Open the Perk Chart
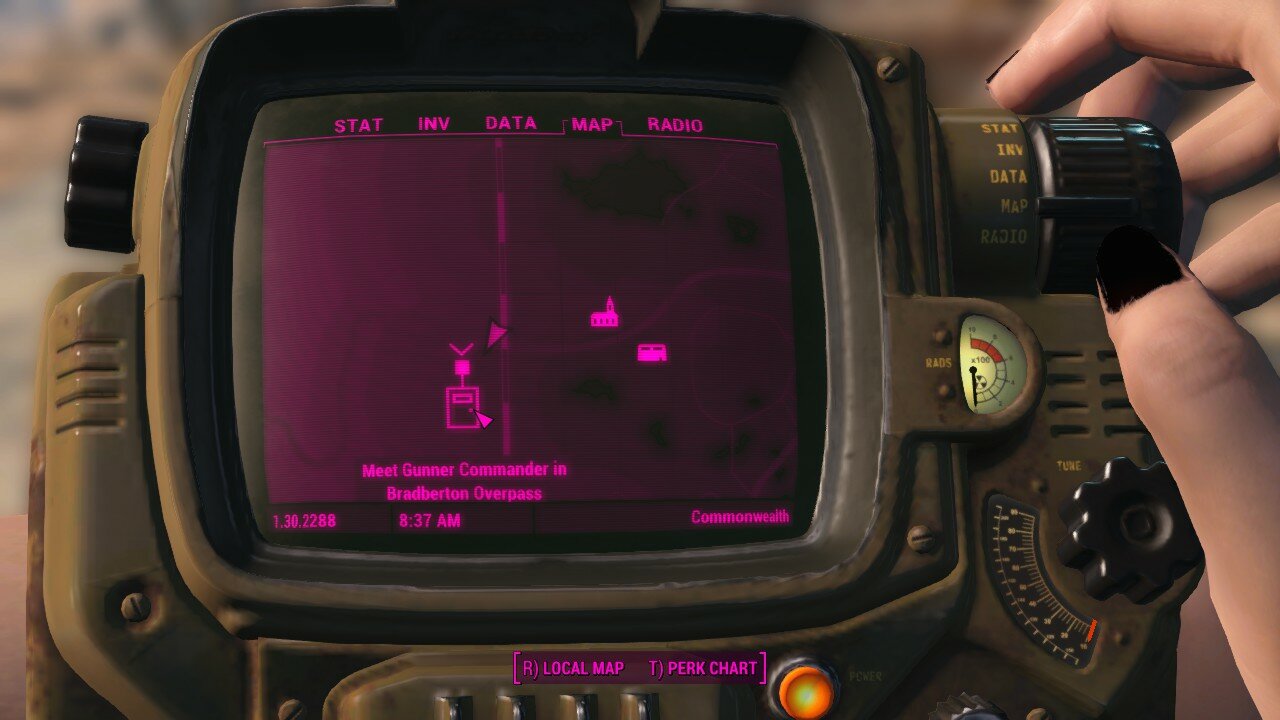This screenshot has width=1280, height=720. [x=705, y=668]
